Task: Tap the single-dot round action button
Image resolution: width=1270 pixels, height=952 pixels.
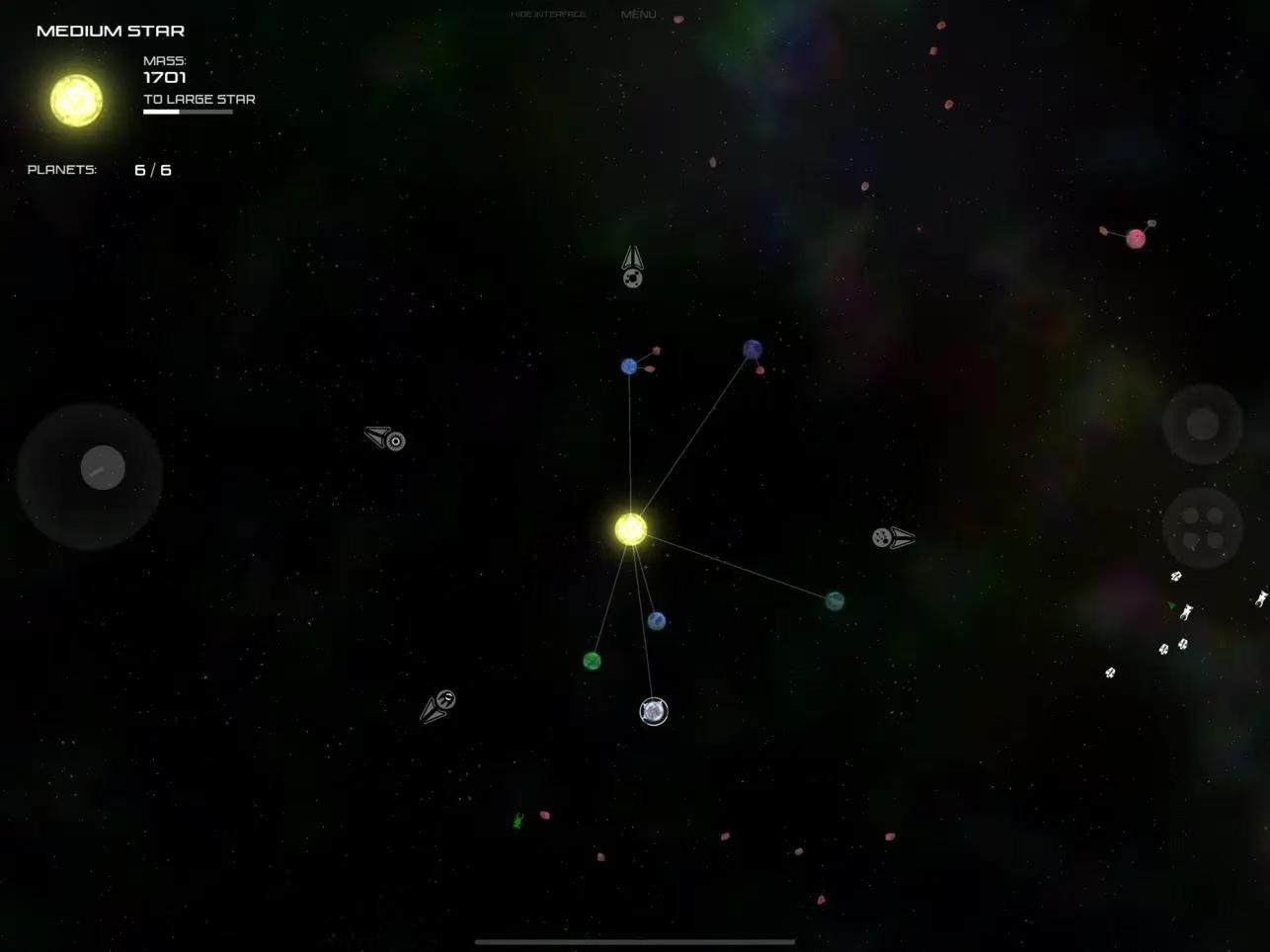Action: click(1202, 424)
